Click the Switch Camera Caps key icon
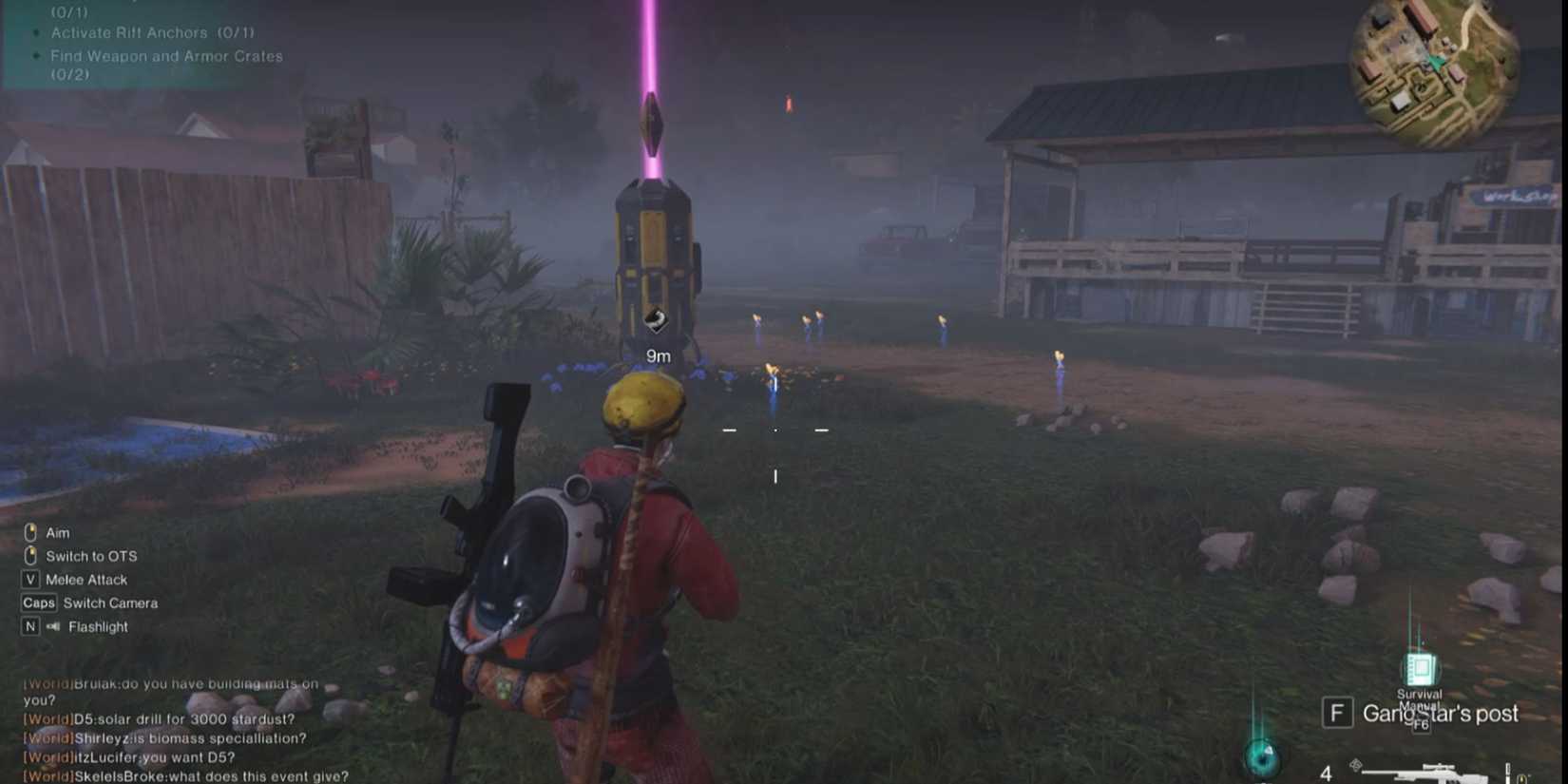Screen dimensions: 1568x784 pyautogui.click(x=39, y=602)
